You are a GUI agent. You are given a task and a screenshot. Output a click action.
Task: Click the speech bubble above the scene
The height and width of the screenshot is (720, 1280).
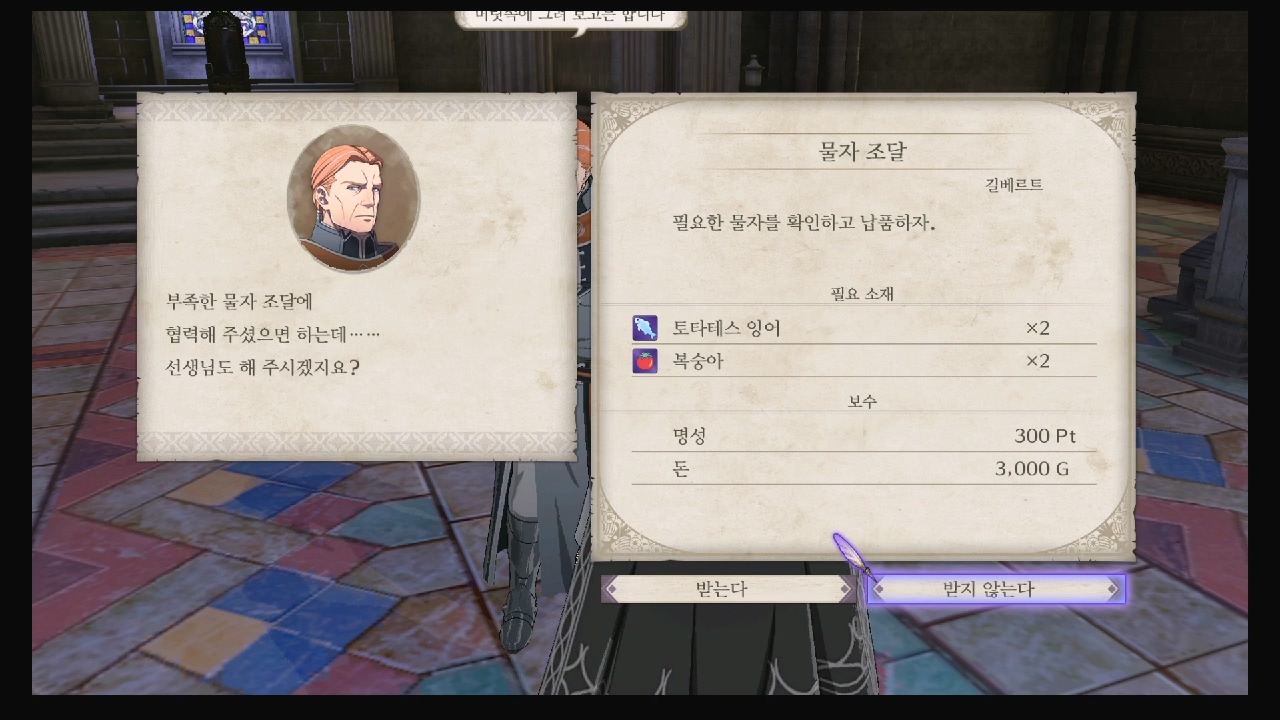(x=571, y=15)
